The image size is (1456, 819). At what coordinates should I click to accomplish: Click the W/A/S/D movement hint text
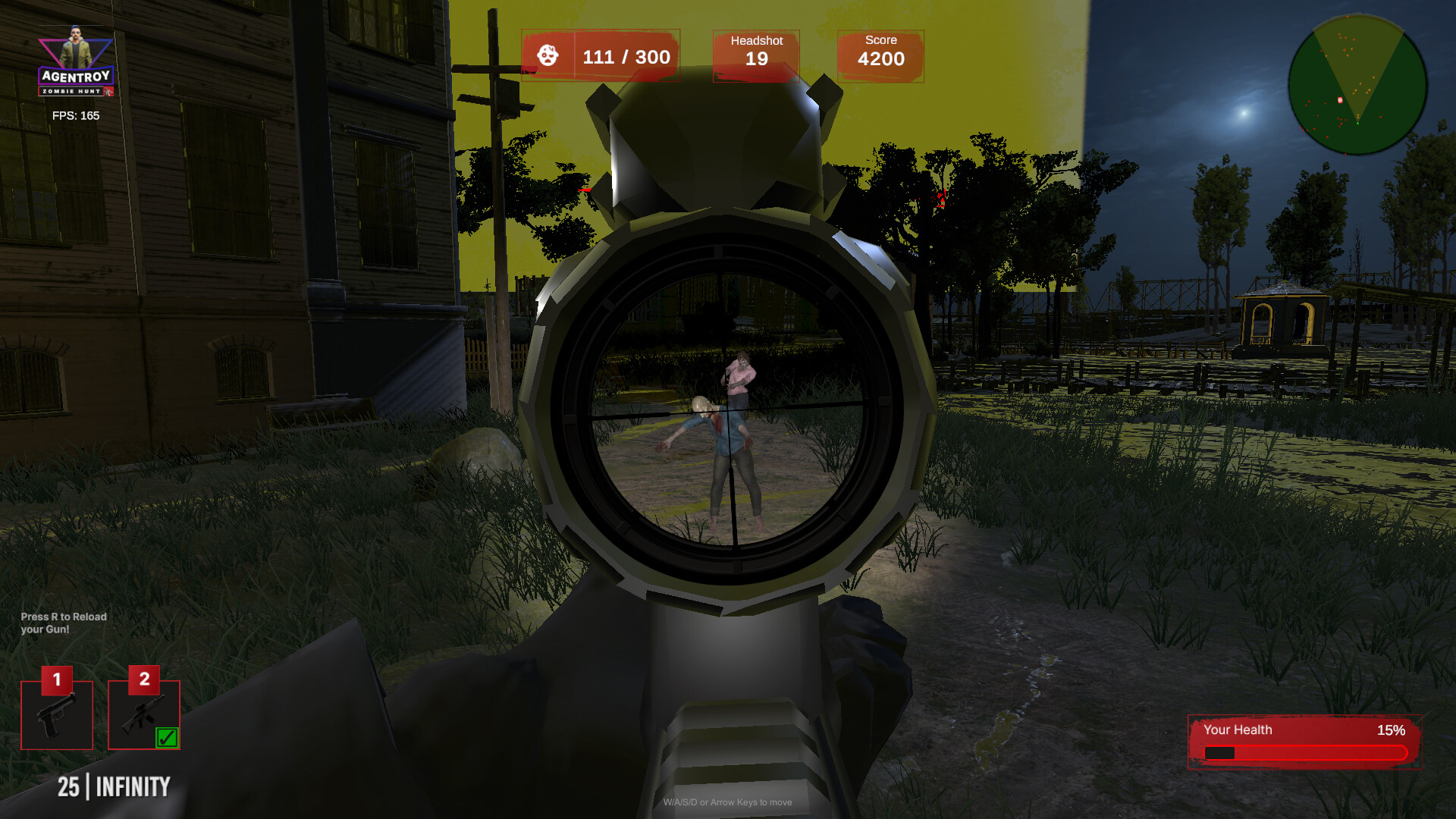pyautogui.click(x=728, y=802)
